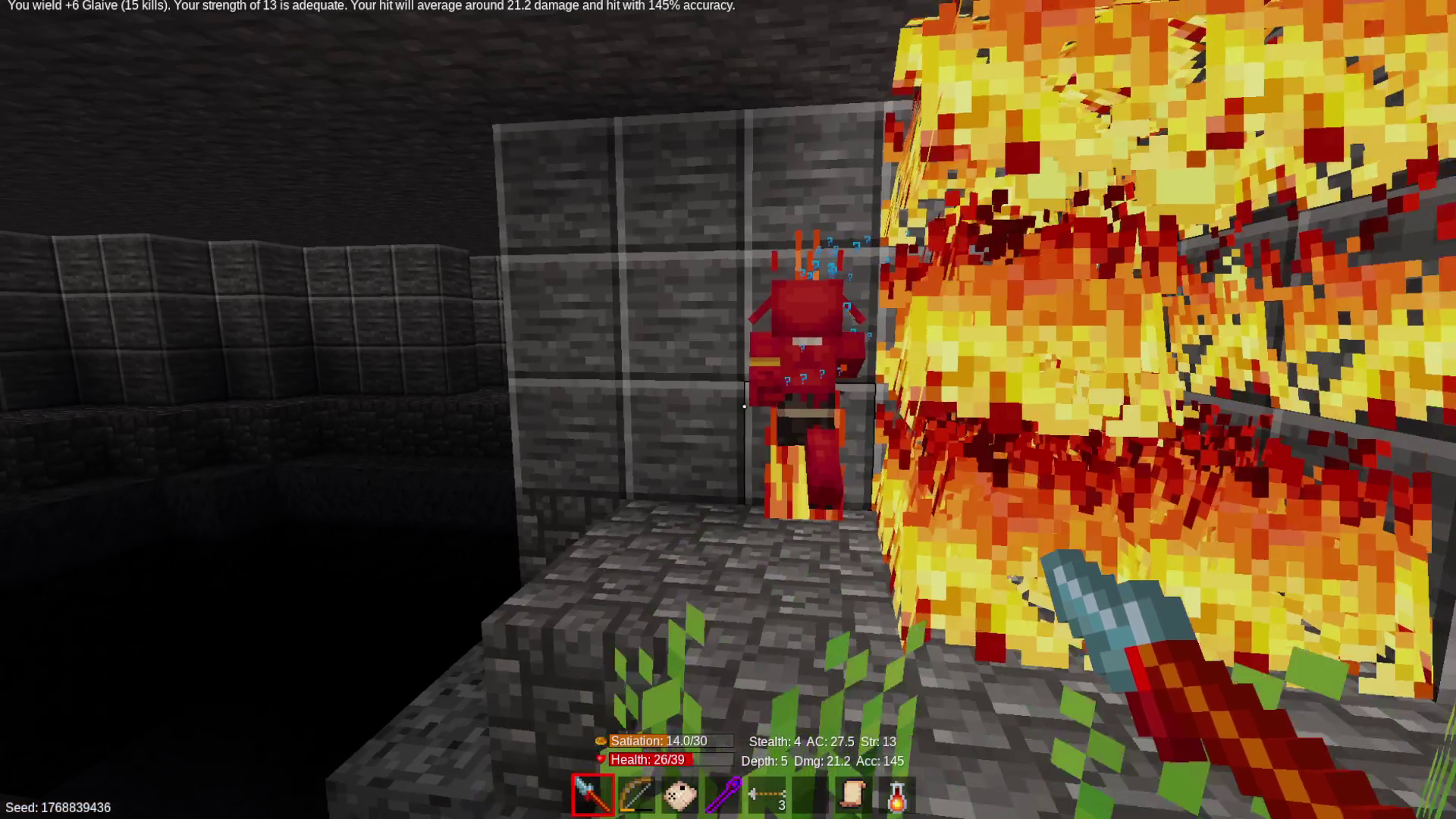
Task: Equip the purple wand
Action: [x=723, y=795]
